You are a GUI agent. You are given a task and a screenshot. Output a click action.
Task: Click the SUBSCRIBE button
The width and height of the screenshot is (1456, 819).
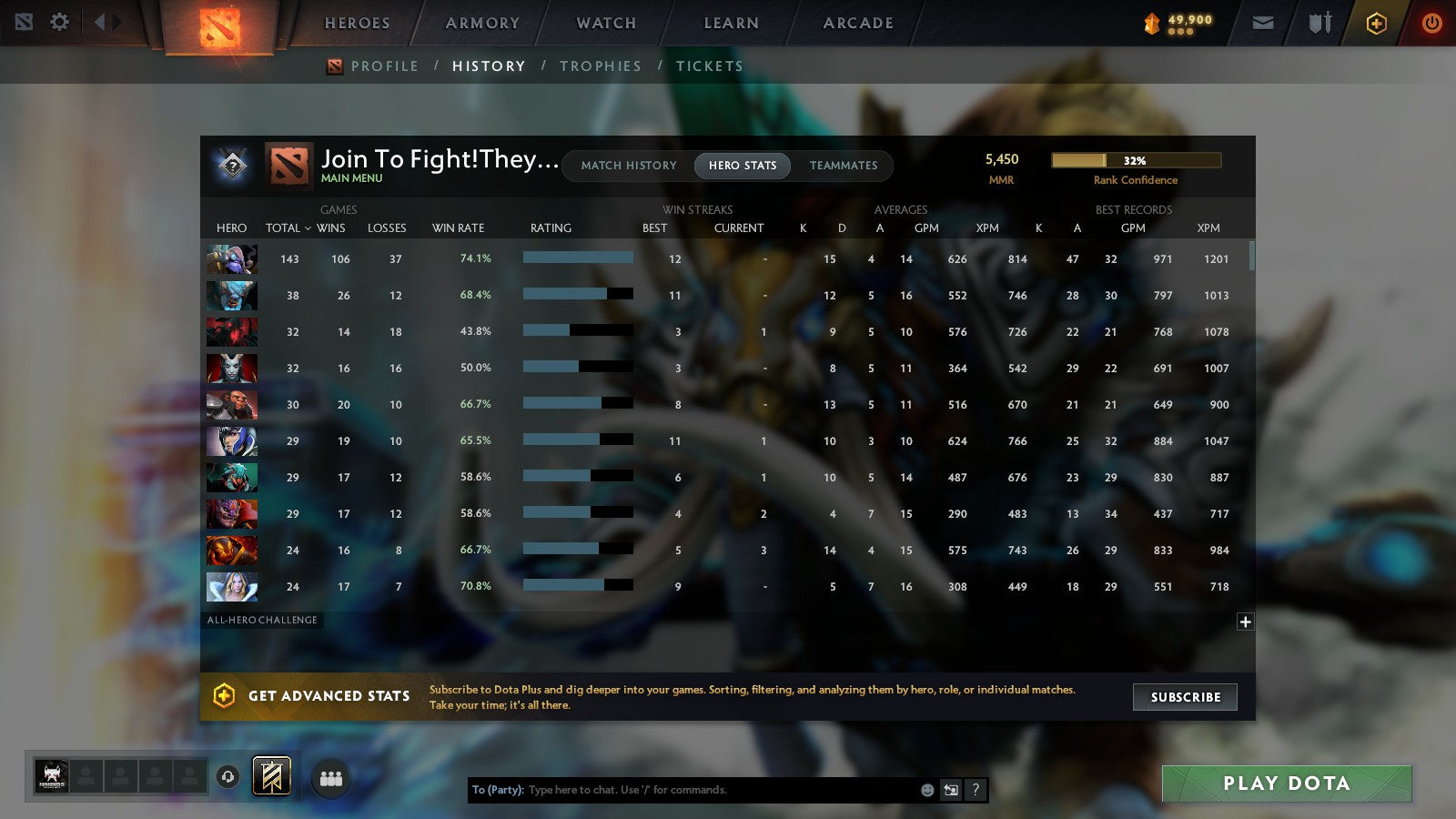[x=1184, y=697]
